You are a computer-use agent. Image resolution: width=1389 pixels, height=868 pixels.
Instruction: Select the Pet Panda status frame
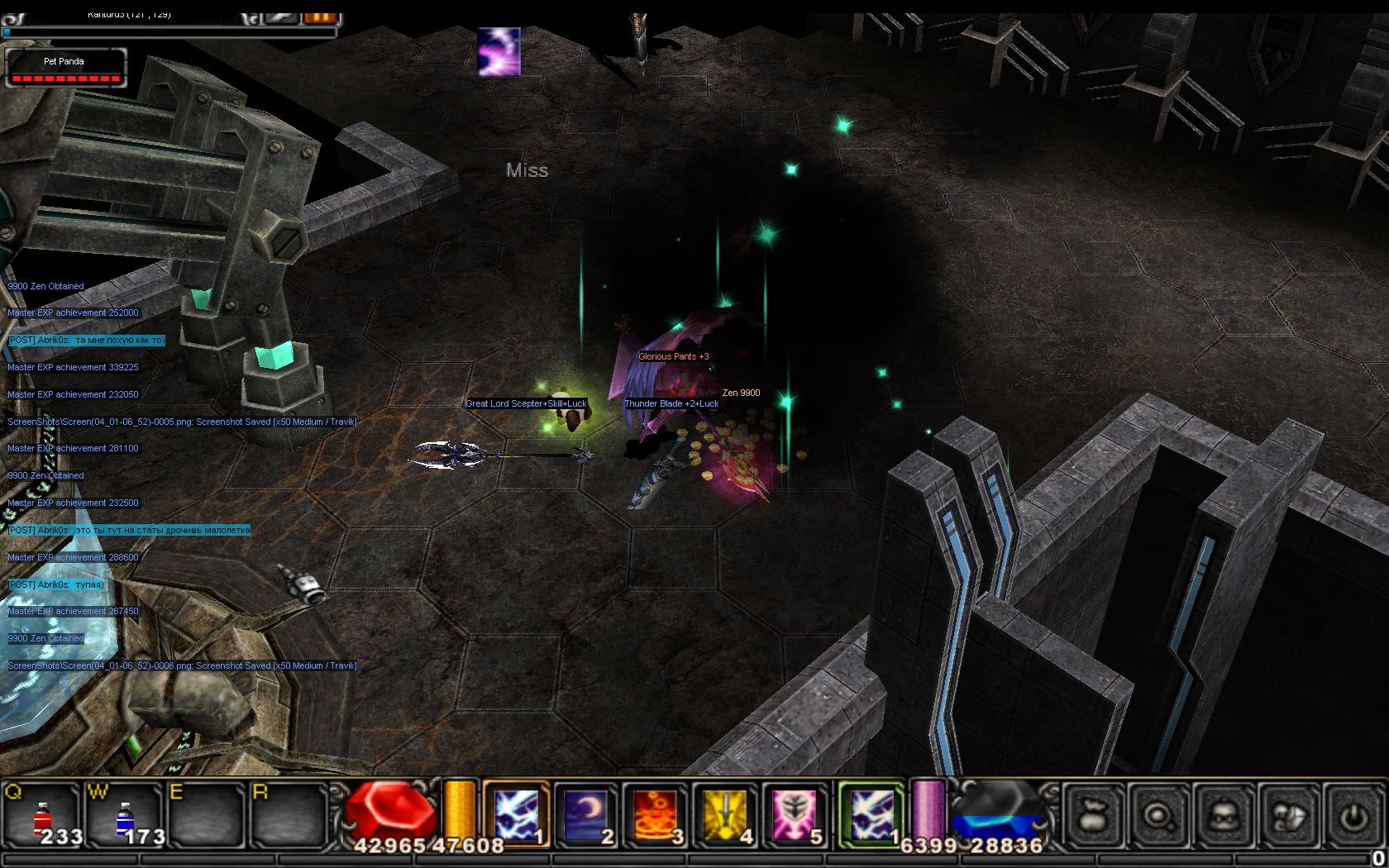[x=65, y=67]
